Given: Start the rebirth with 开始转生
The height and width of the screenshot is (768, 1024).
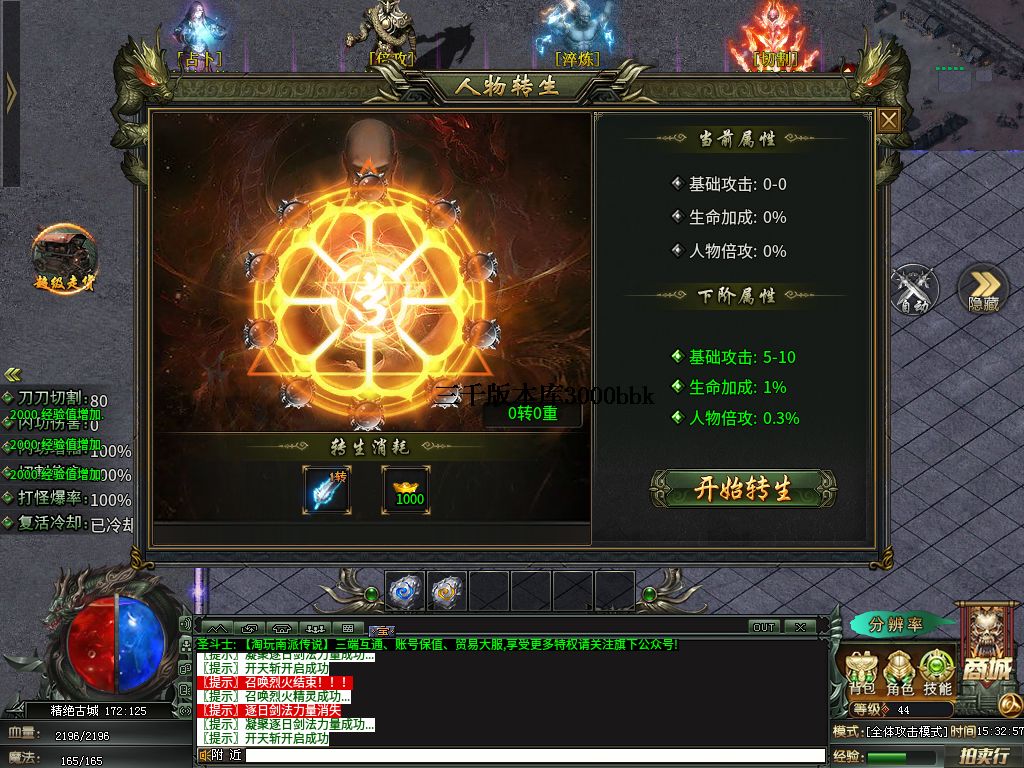Looking at the screenshot, I should pyautogui.click(x=742, y=489).
